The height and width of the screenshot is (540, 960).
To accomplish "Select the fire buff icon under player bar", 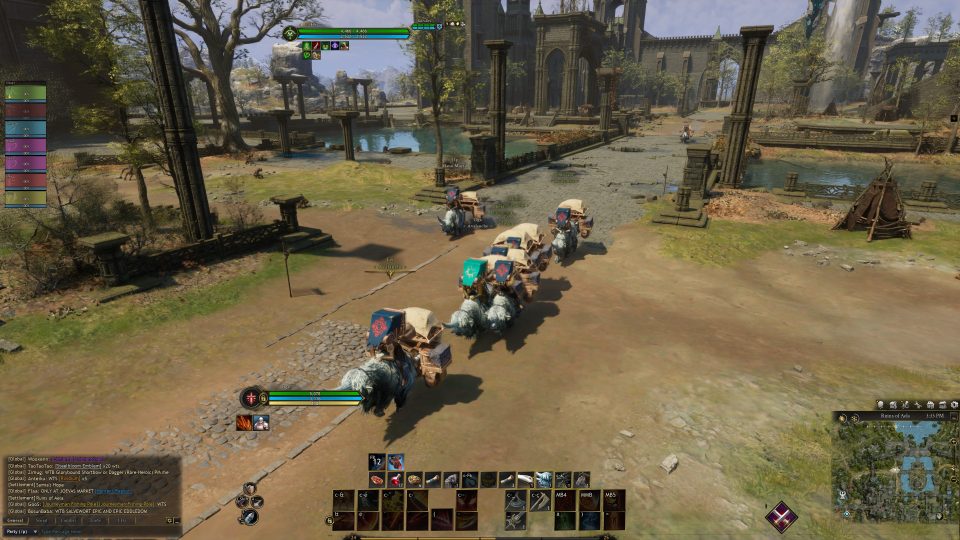I will click(244, 423).
